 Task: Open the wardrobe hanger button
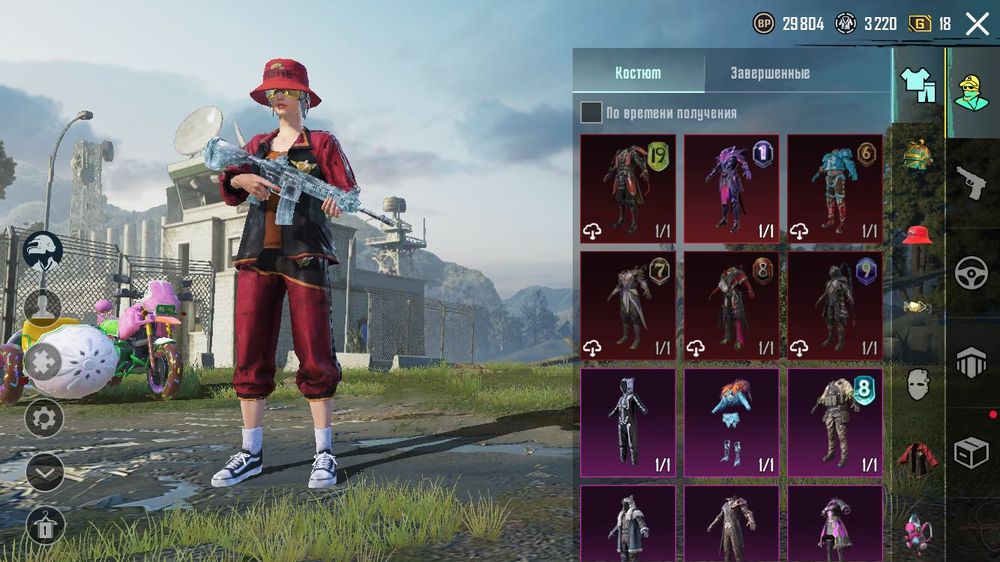44,525
